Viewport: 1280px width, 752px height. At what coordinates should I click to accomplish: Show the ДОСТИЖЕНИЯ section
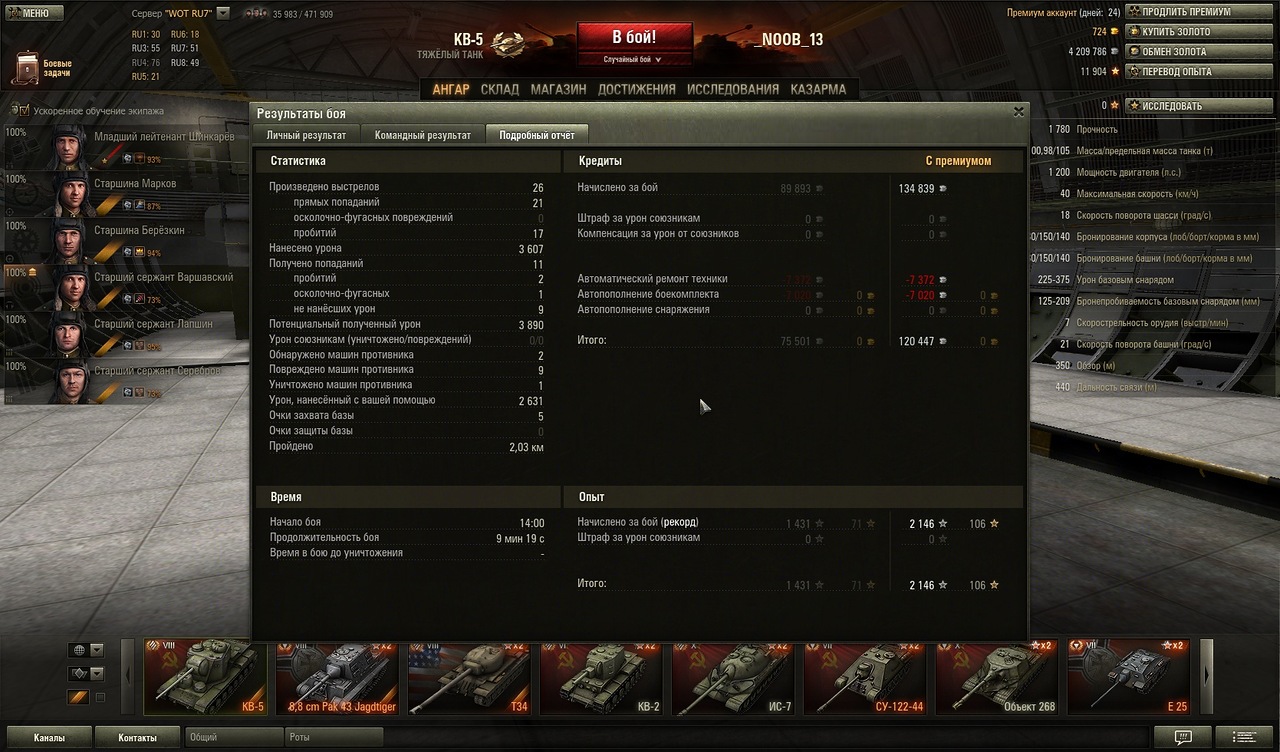tap(636, 89)
